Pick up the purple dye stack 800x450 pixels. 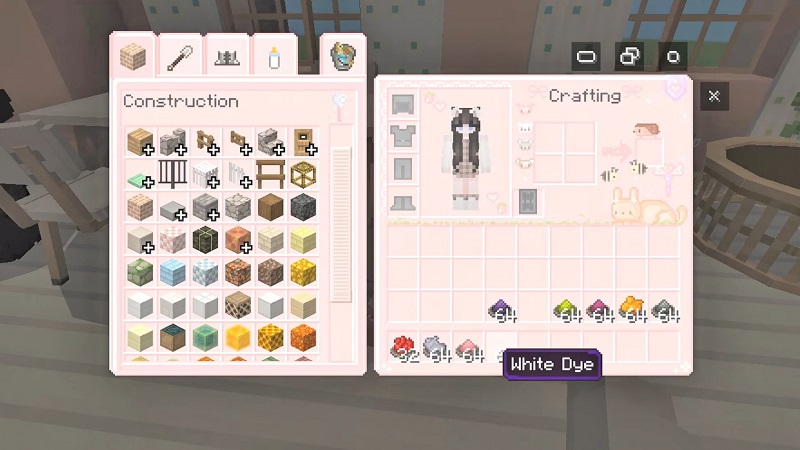click(500, 311)
